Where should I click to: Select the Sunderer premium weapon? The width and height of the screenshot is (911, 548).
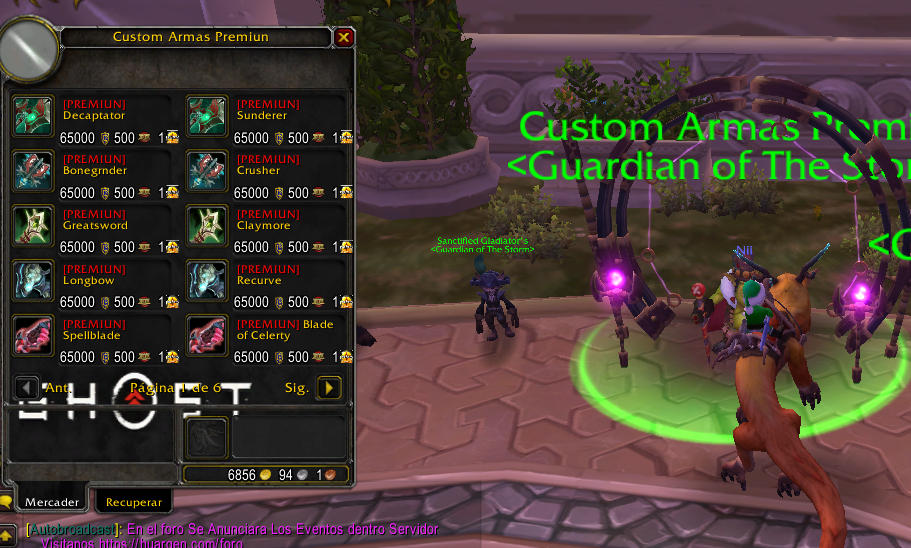pyautogui.click(x=208, y=116)
